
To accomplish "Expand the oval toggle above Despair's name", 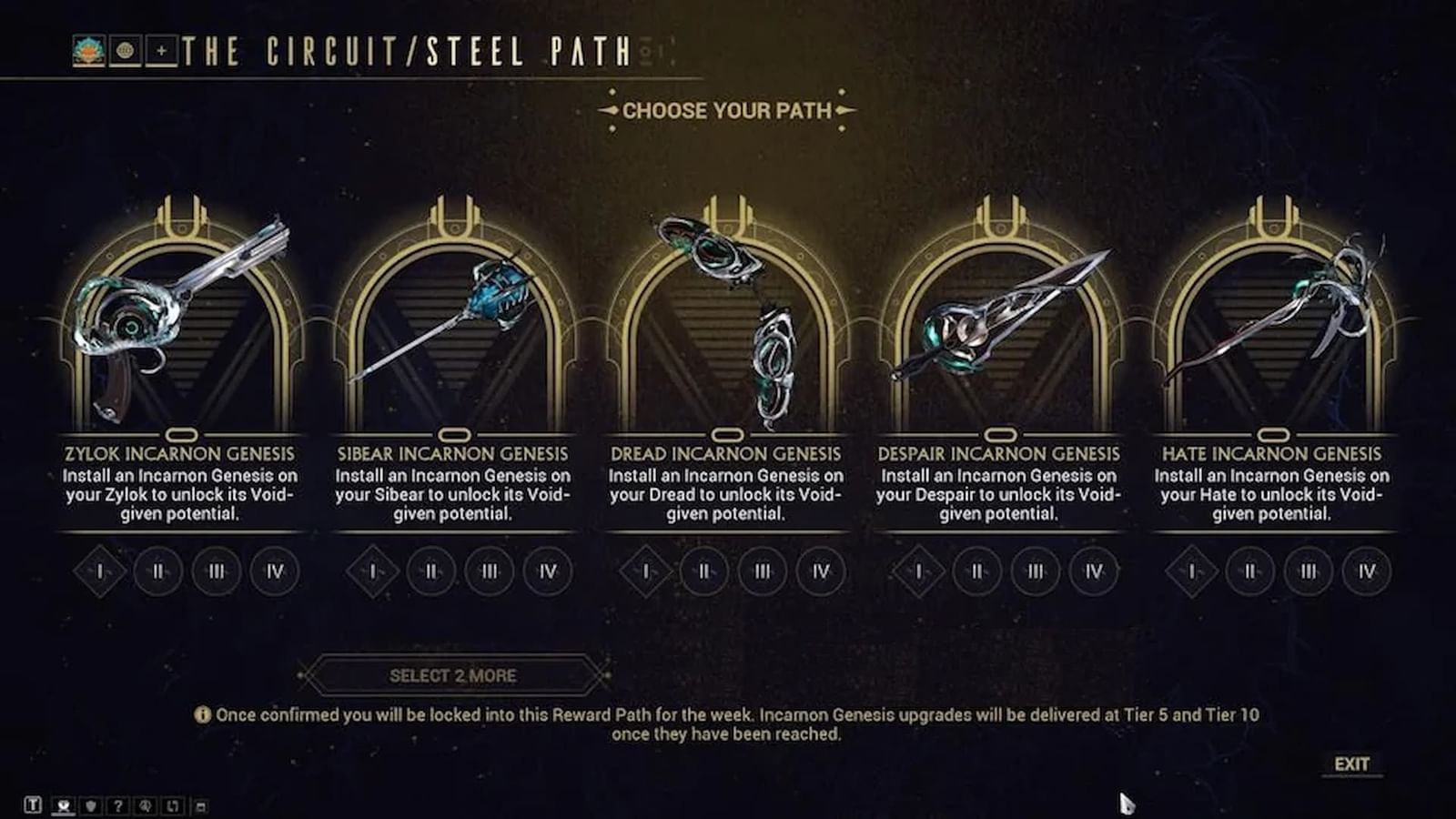I will (998, 435).
